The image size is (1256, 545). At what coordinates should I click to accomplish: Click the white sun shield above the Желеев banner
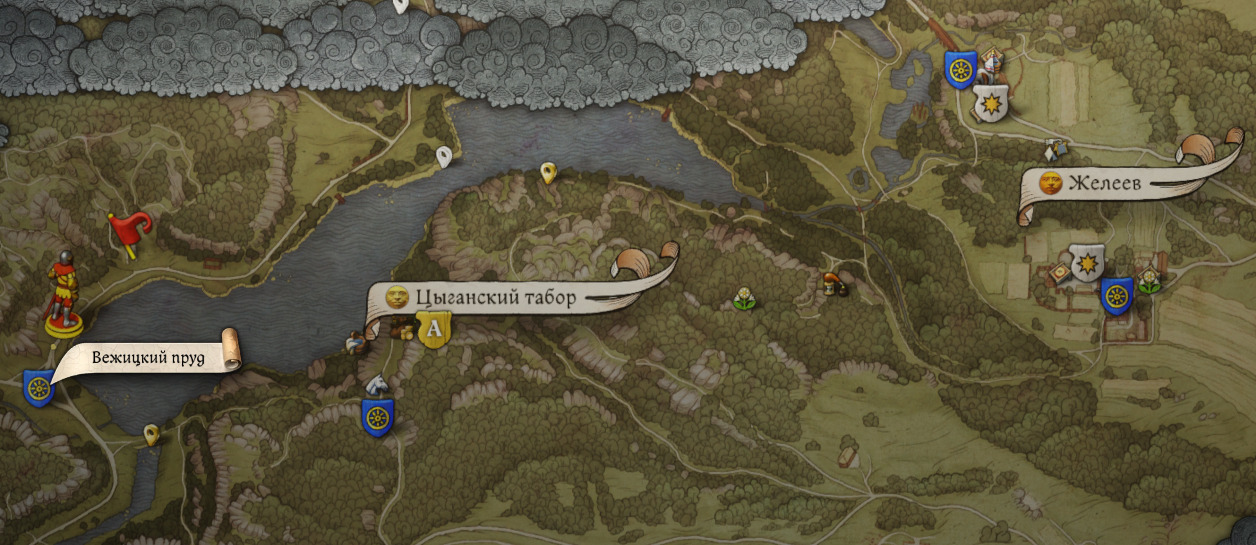click(x=989, y=101)
